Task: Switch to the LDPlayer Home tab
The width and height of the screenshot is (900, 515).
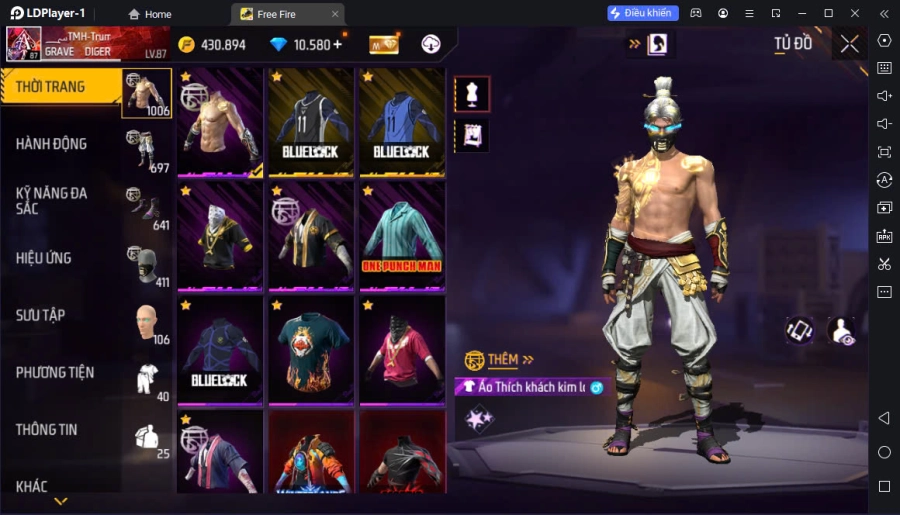Action: coord(150,14)
